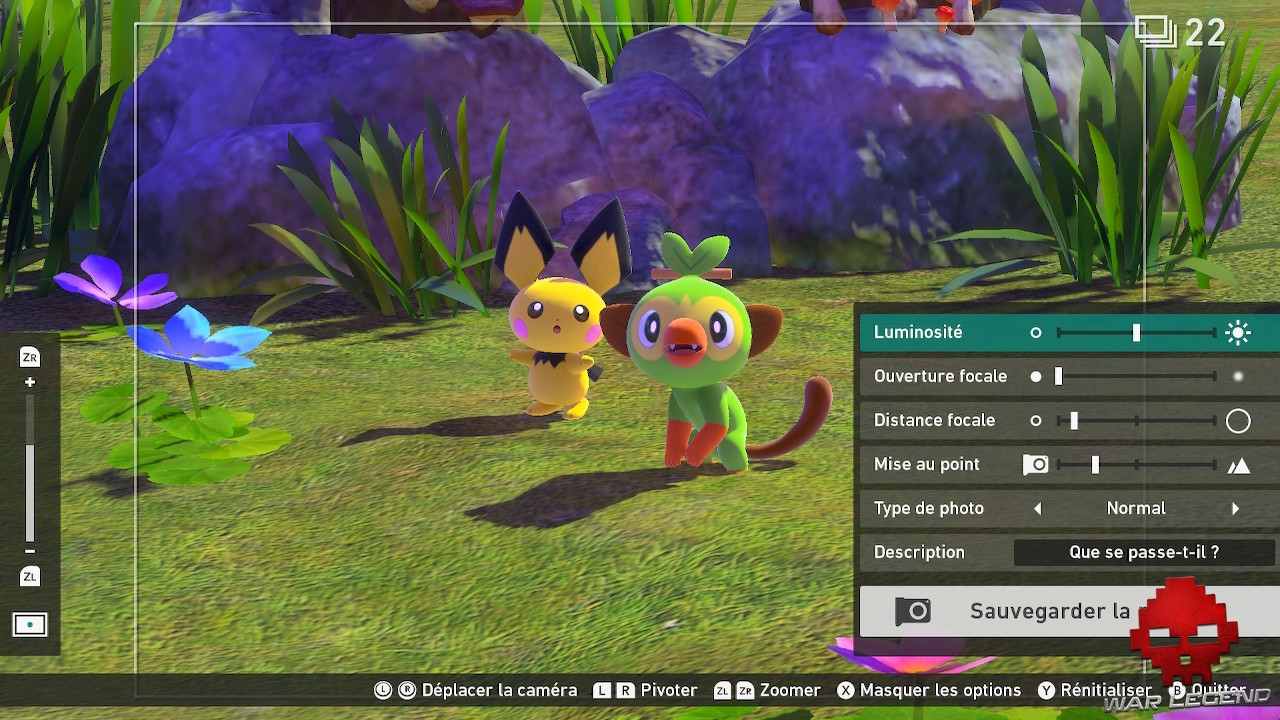
Task: Reset settings with Réinitialiser
Action: coord(1095,690)
